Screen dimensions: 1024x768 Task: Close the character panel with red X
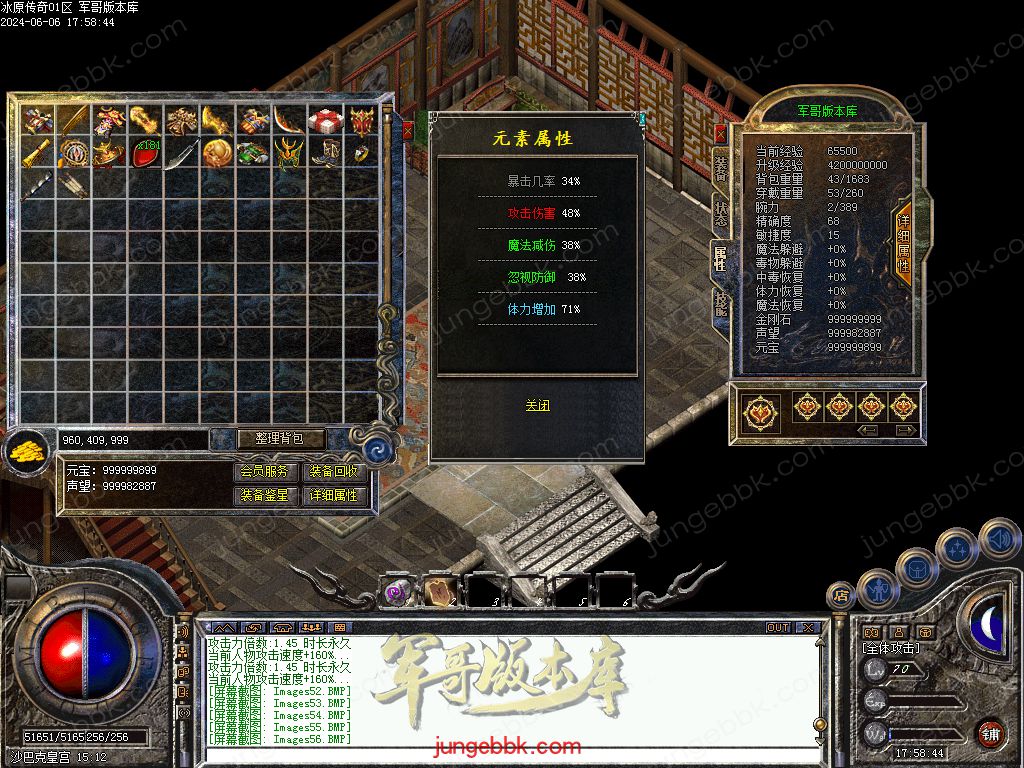[721, 134]
